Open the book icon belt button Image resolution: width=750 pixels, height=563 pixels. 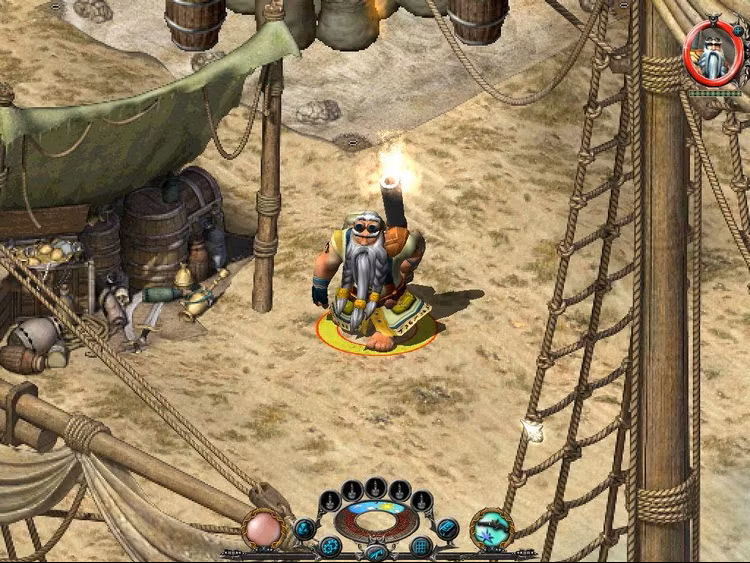tap(447, 527)
